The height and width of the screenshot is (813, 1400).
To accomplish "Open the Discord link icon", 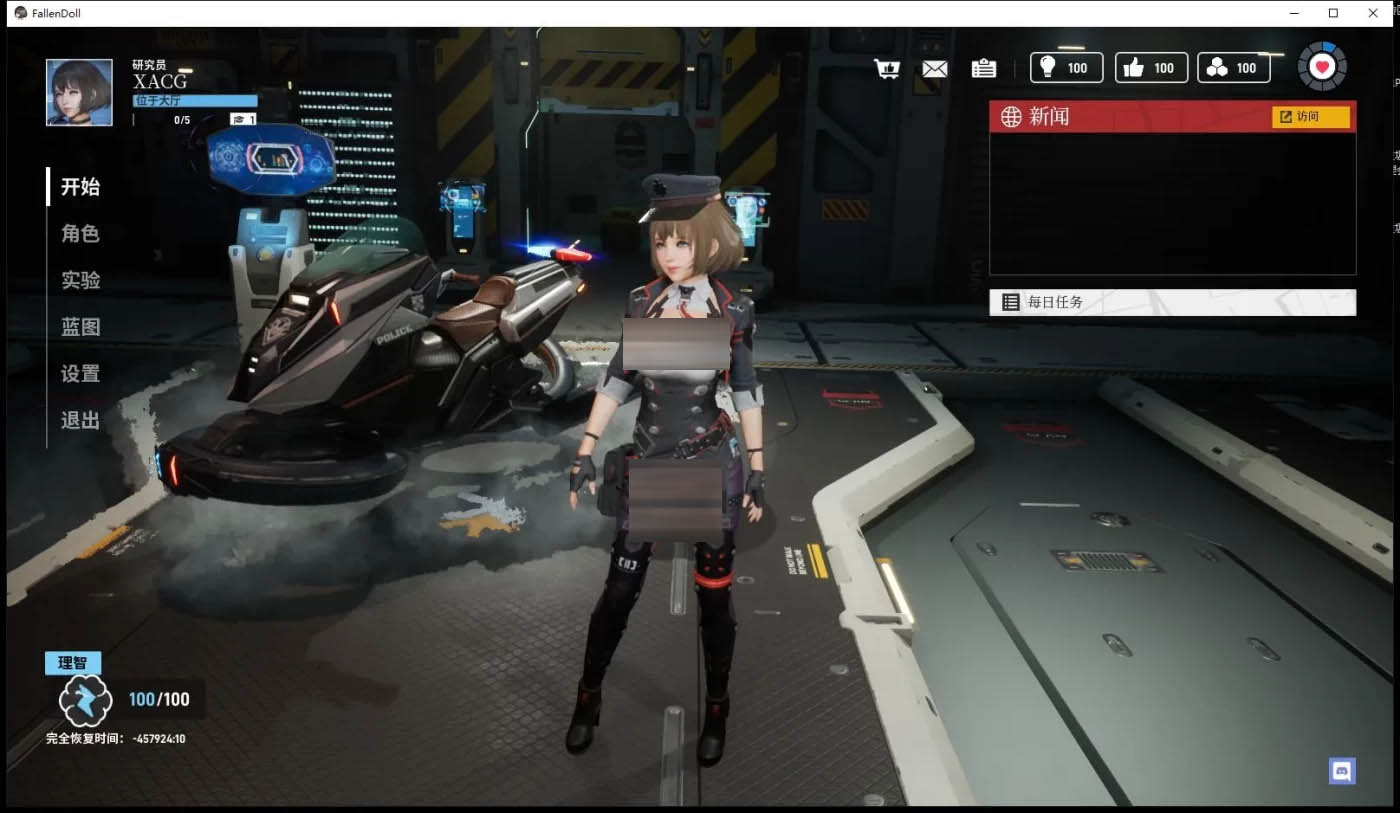I will [x=1341, y=770].
